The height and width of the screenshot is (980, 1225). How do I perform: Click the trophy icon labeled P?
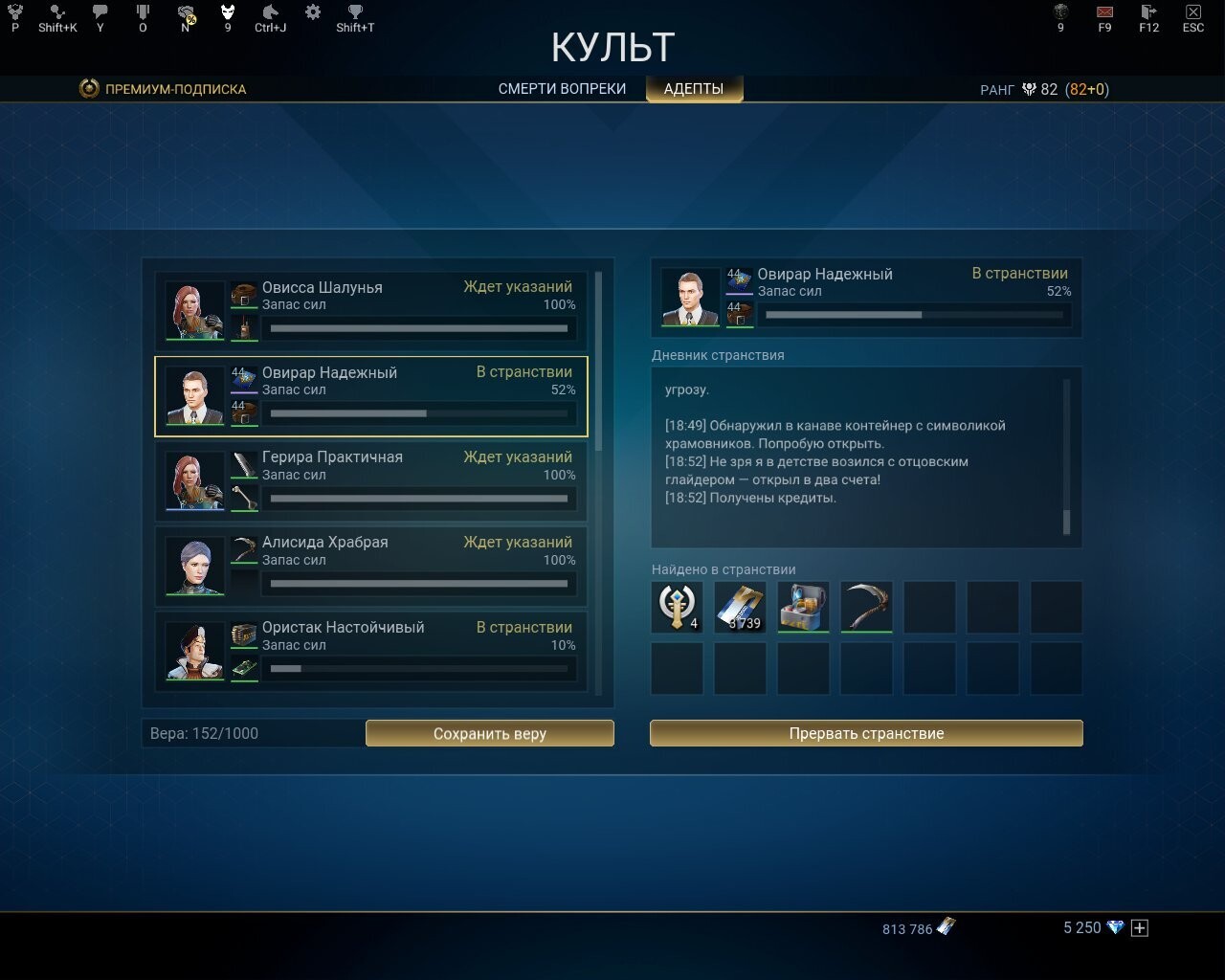14,14
